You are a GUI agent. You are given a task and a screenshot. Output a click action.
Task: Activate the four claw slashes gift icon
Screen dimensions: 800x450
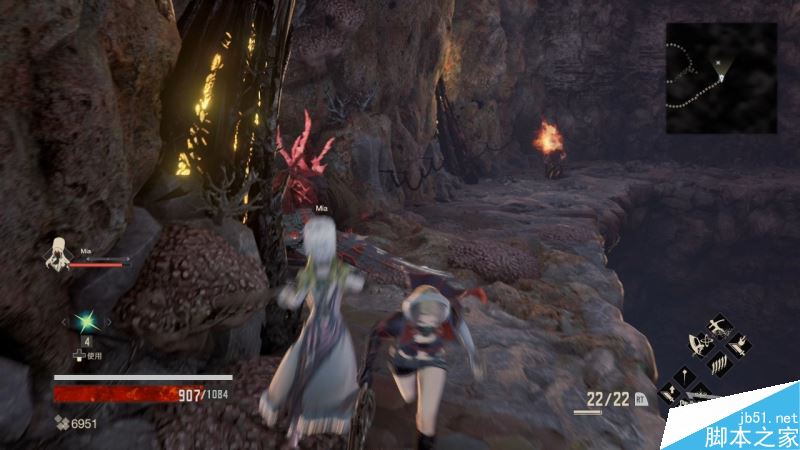[717, 364]
